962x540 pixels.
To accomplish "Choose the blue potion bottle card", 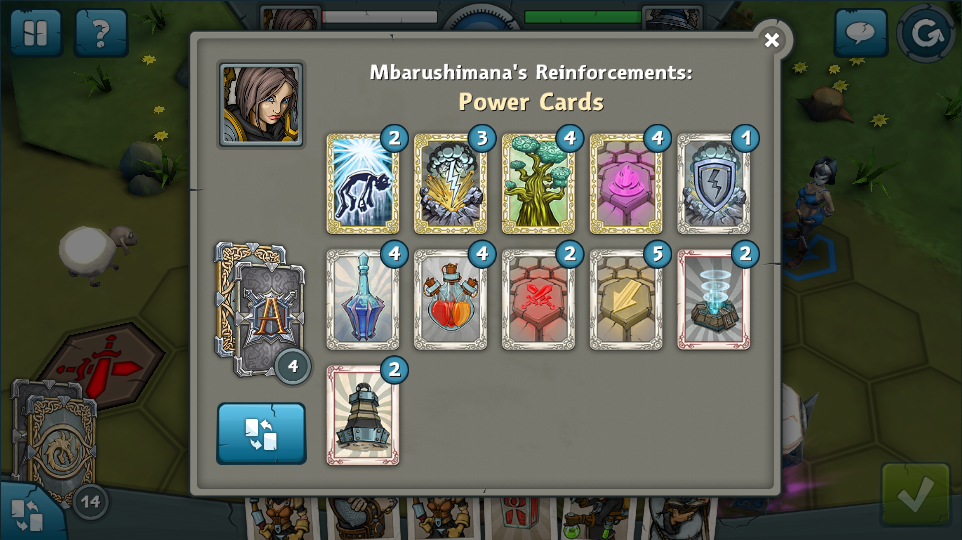I will coord(362,300).
